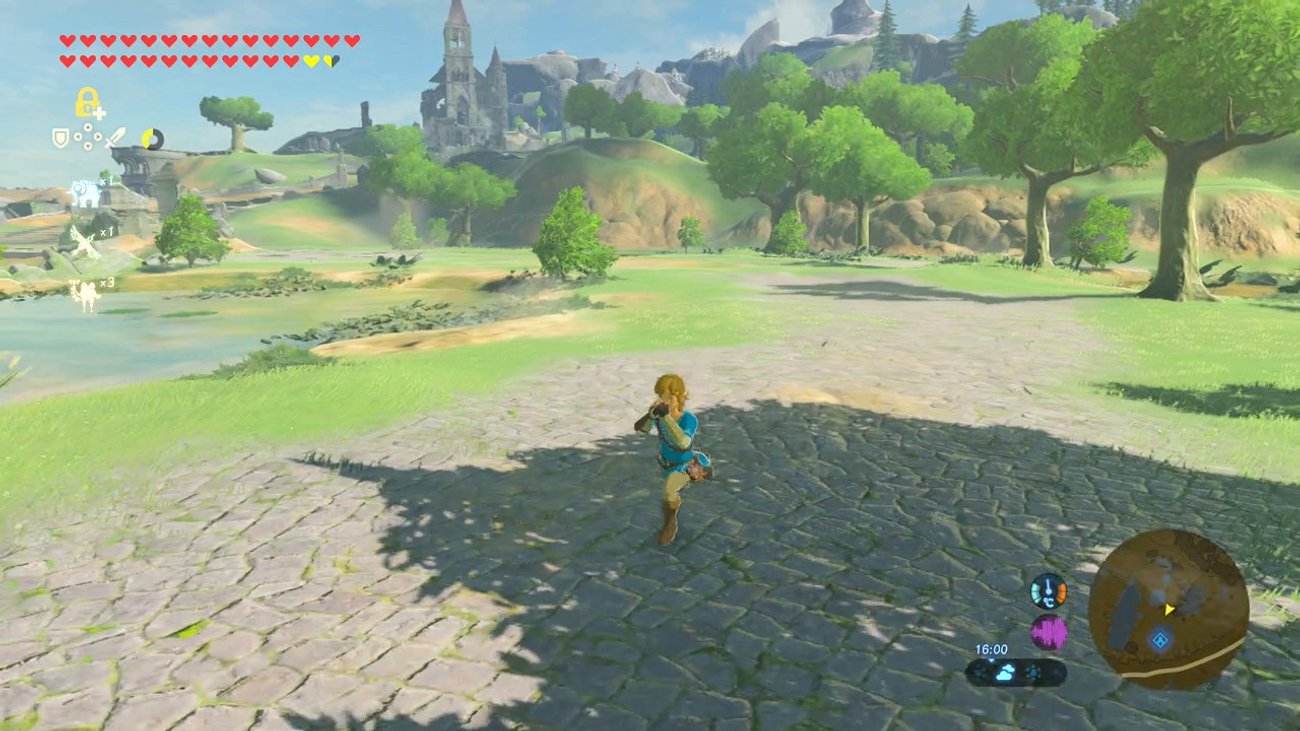Viewport: 1300px width, 731px height.
Task: Click the D-pad control indicator
Action: click(x=88, y=136)
